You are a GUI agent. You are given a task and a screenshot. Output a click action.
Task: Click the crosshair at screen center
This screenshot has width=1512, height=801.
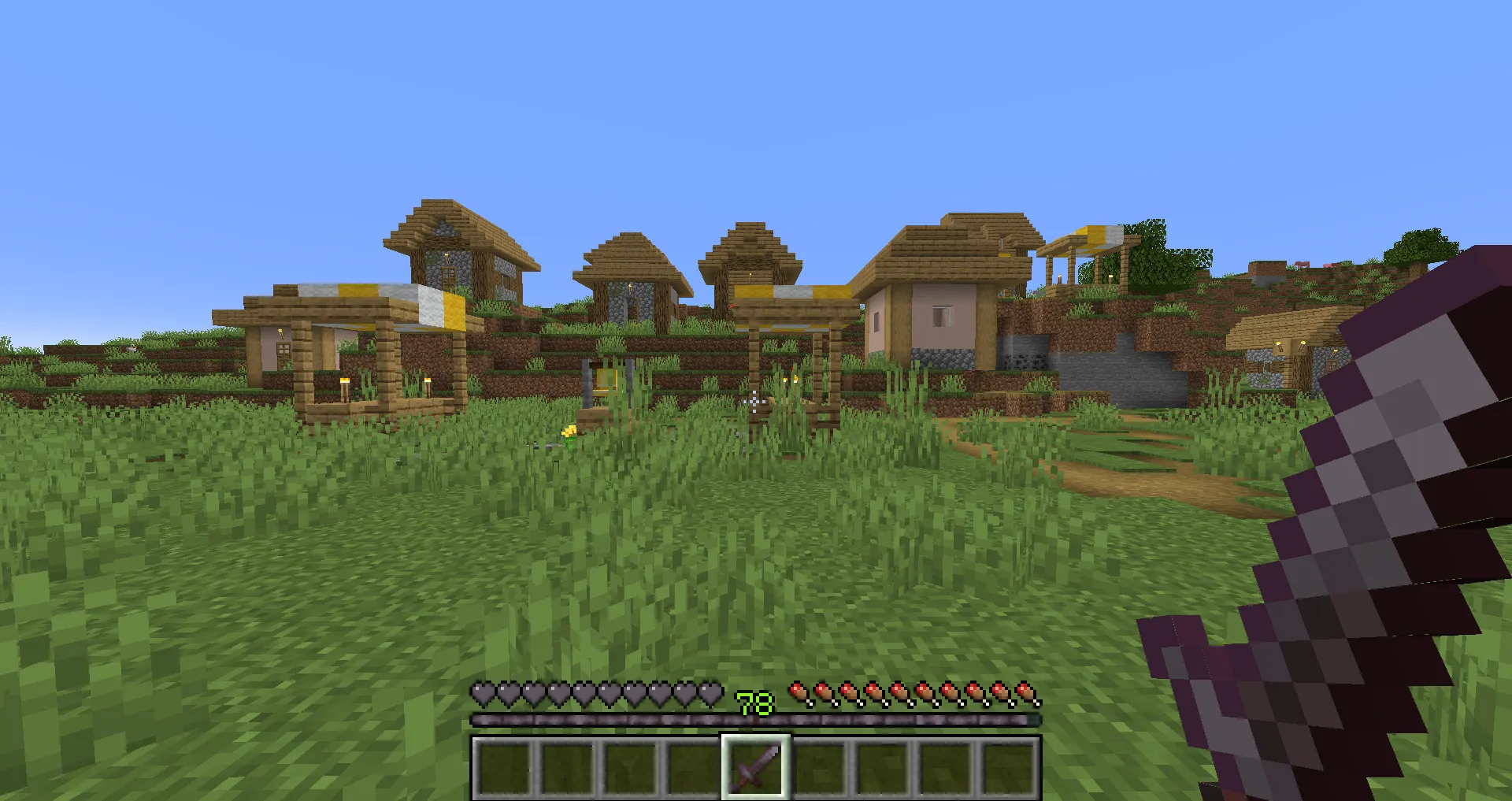tap(754, 403)
